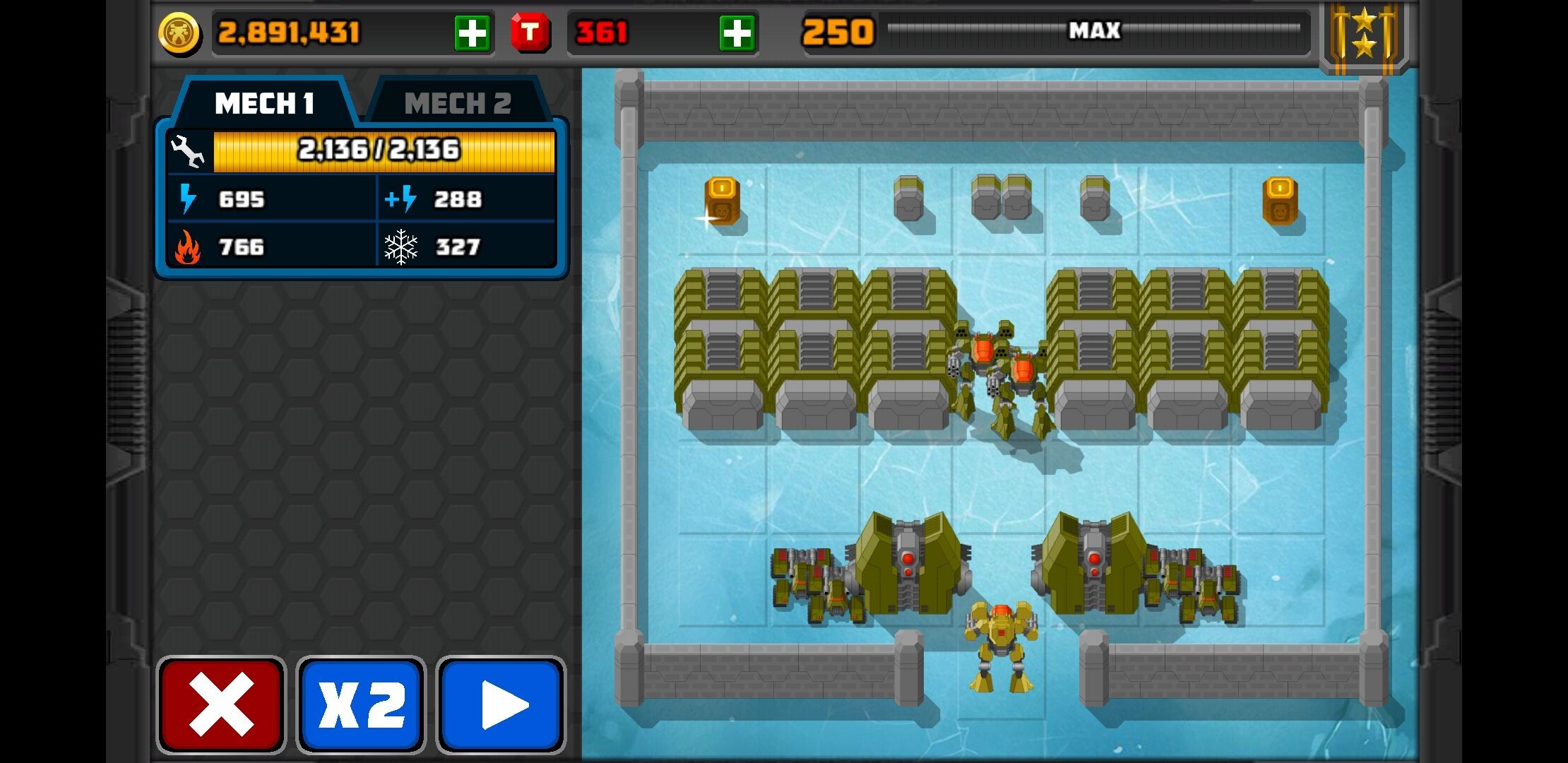Open the Mech 2 tab
Image resolution: width=1568 pixels, height=763 pixels.
pos(458,104)
